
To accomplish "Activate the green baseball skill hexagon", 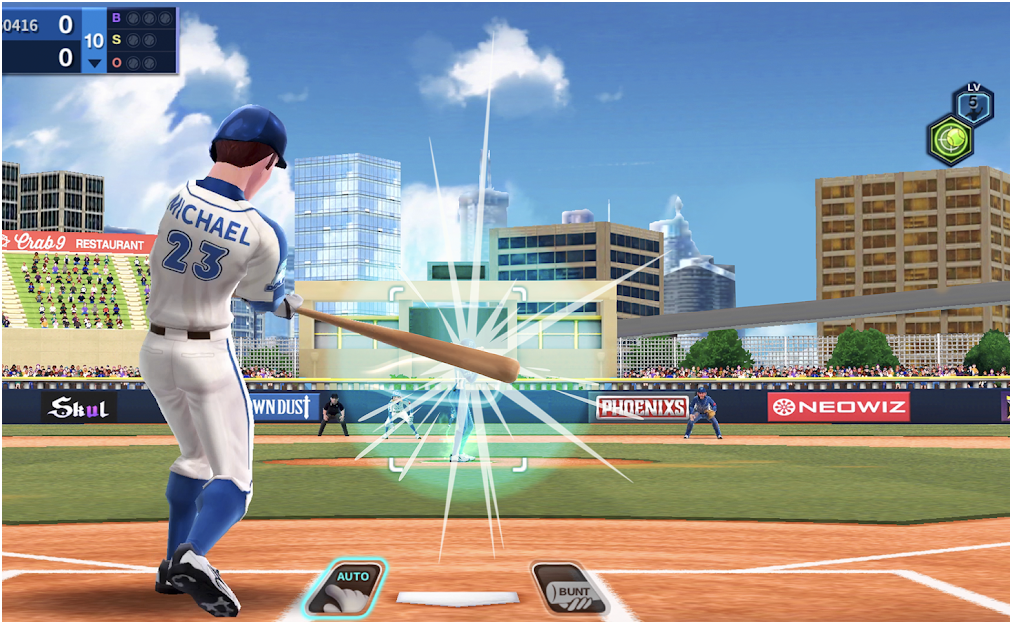I will [949, 139].
